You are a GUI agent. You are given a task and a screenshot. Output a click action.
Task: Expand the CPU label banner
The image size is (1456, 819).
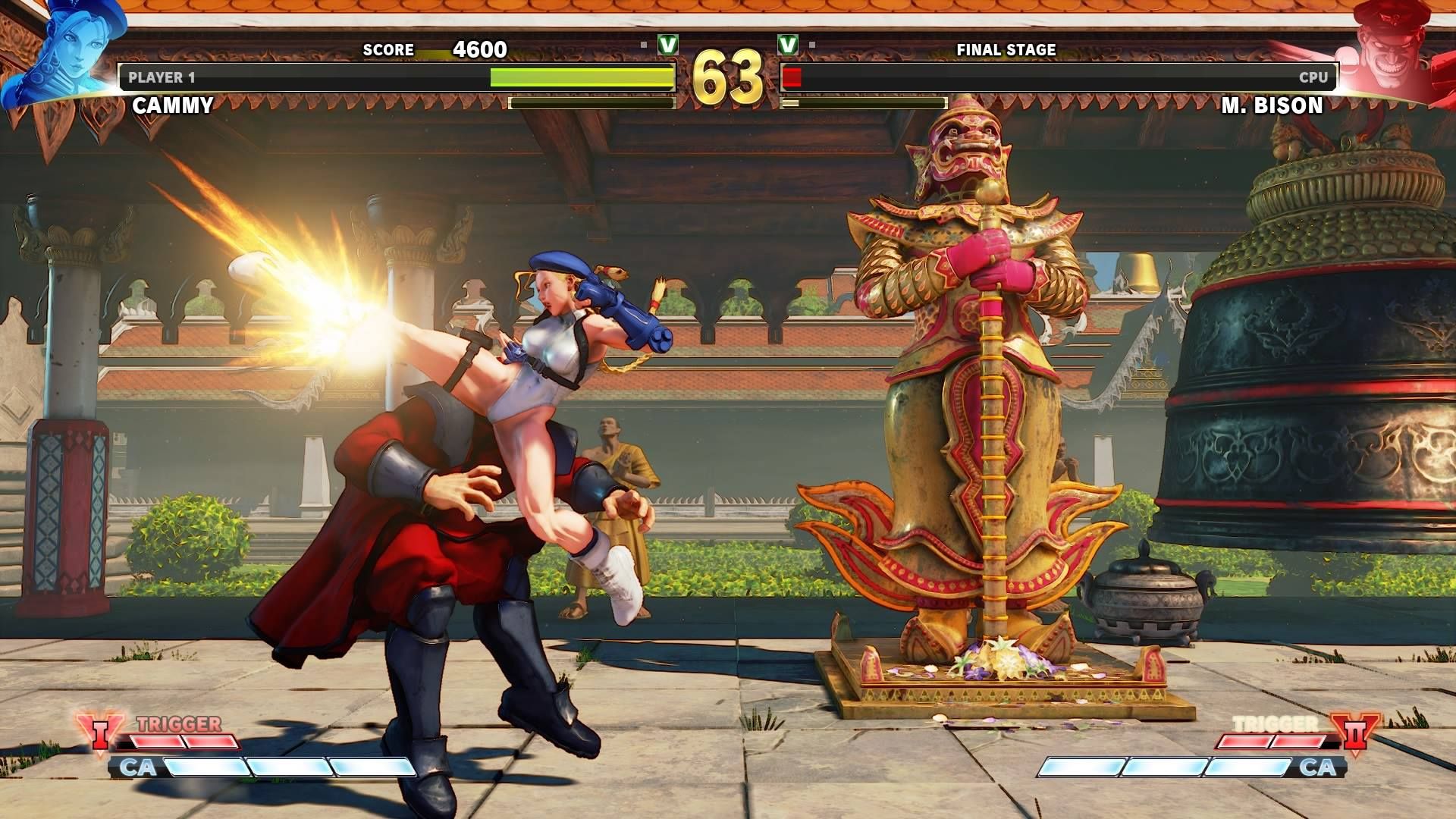[1312, 76]
